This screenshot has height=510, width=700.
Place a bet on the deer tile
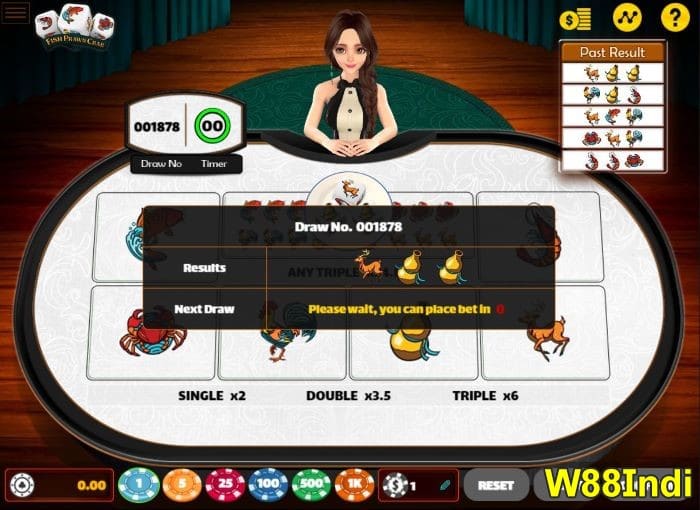tap(544, 334)
